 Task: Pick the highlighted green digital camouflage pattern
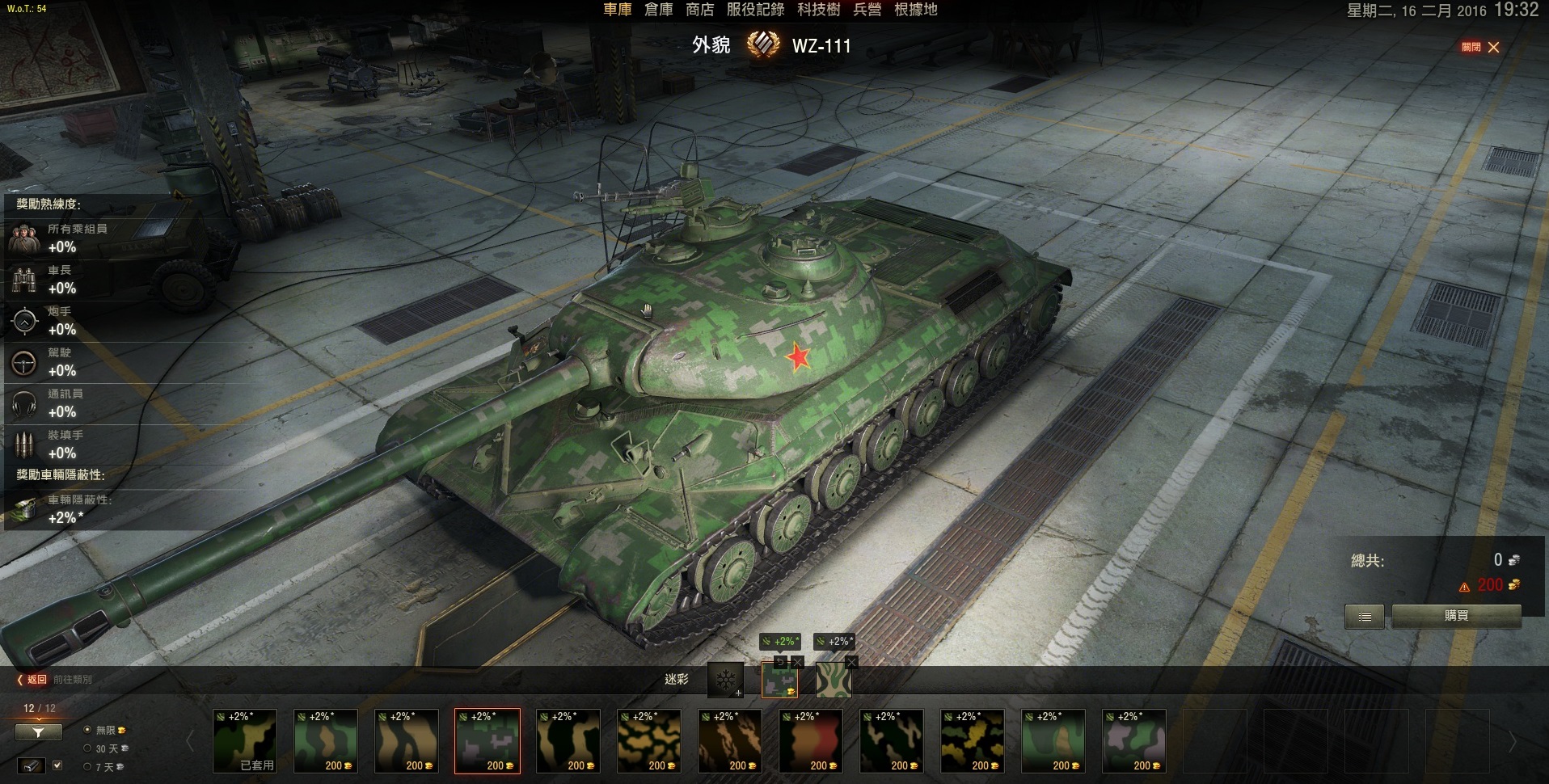click(487, 741)
